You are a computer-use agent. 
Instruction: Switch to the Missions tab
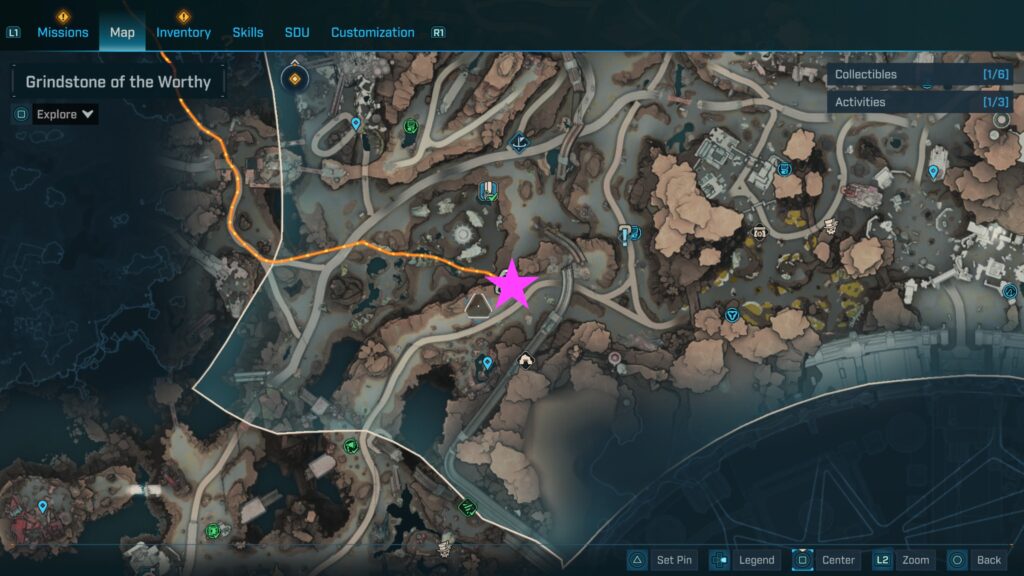click(x=63, y=32)
